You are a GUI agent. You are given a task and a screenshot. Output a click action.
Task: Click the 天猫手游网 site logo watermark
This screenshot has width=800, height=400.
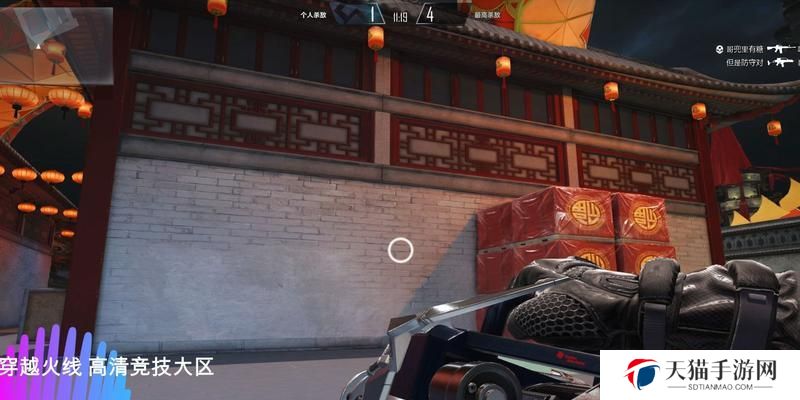coord(701,374)
